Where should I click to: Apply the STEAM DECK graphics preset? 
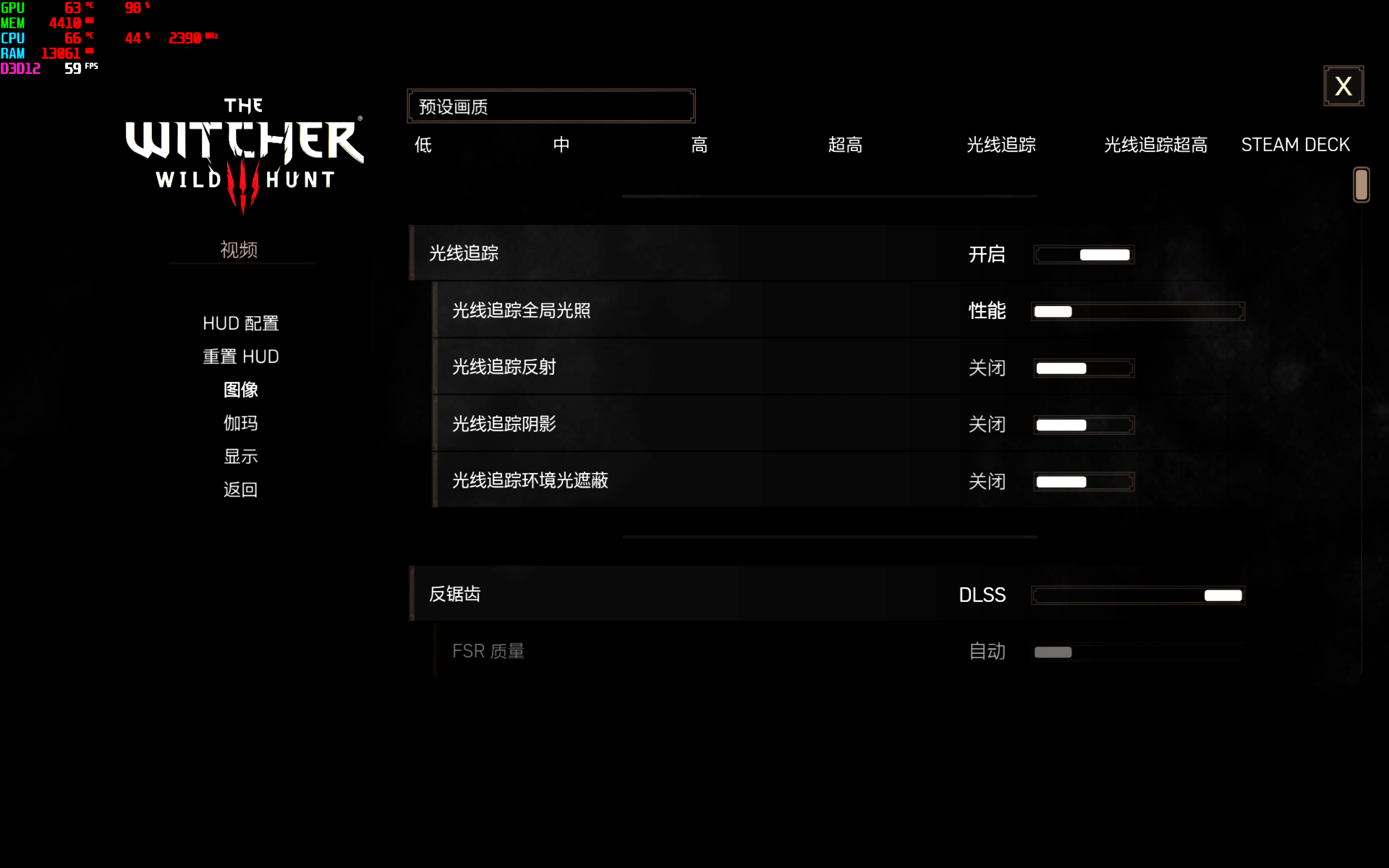(x=1295, y=144)
